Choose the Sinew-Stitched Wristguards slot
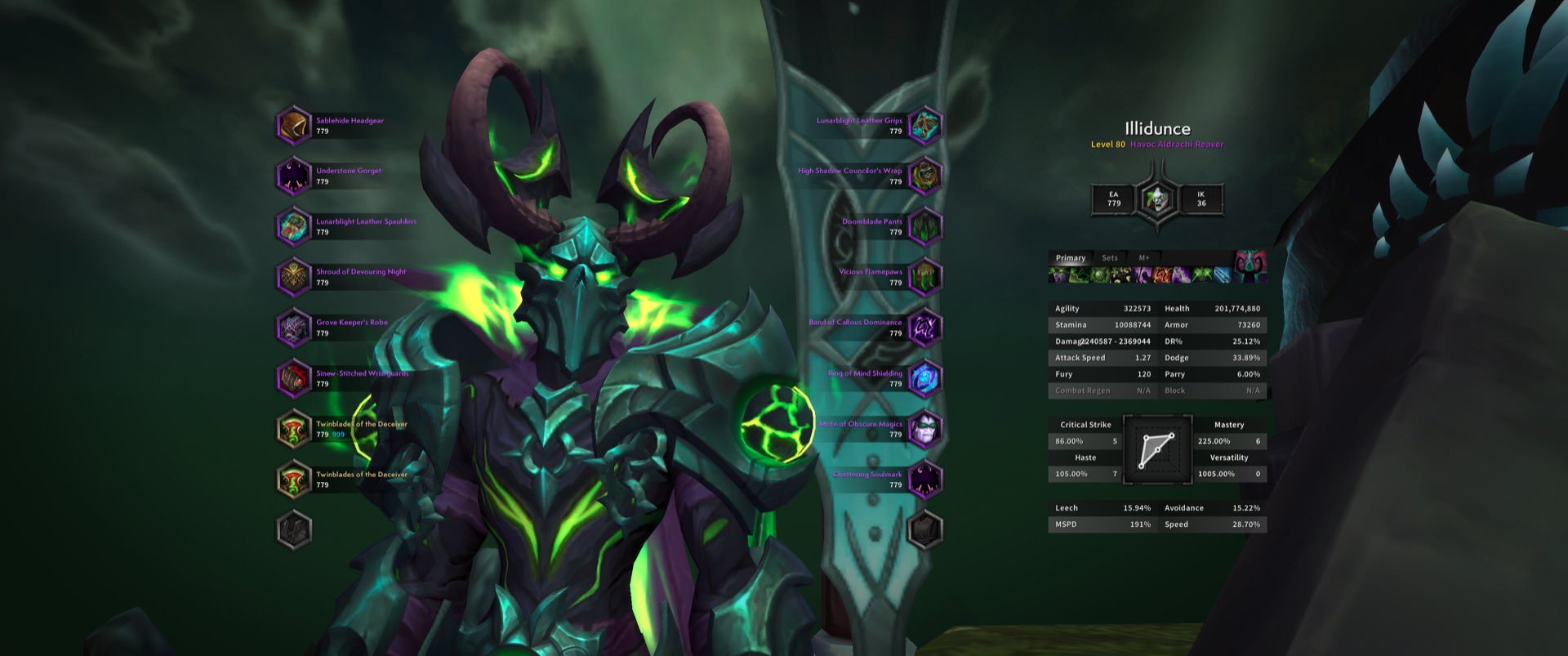The image size is (1568, 656). (x=294, y=379)
